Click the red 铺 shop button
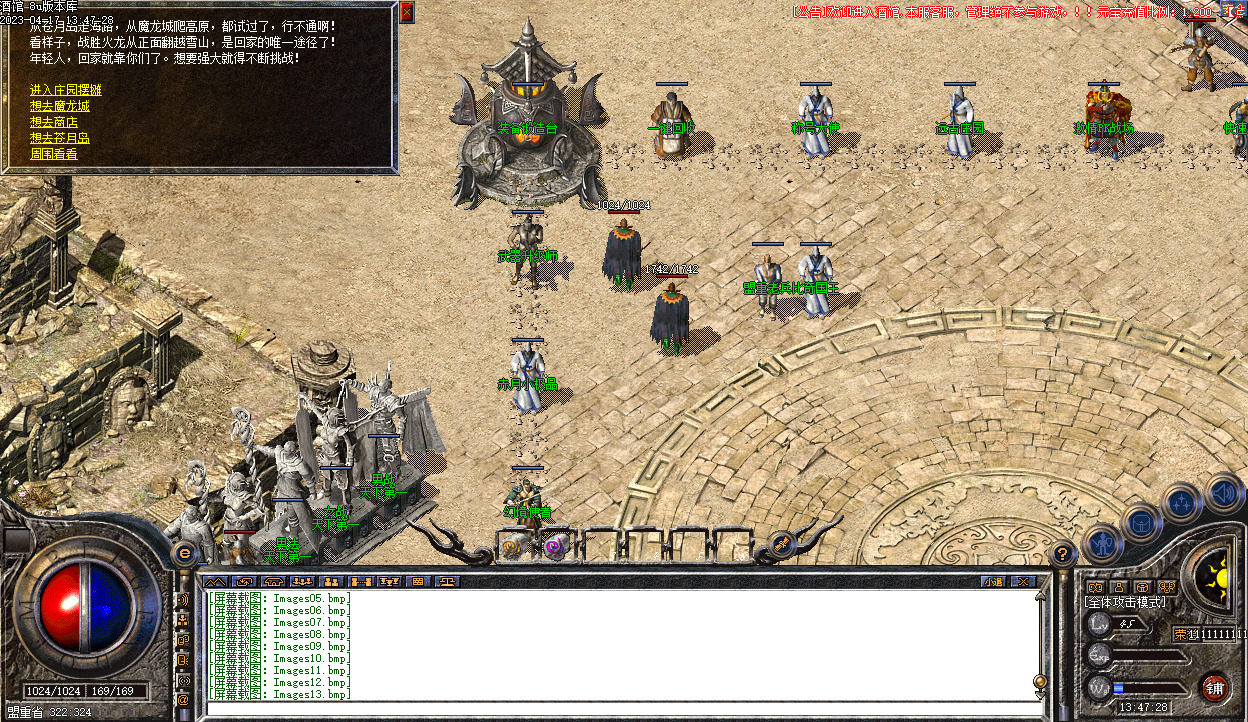The width and height of the screenshot is (1248, 722). (1214, 687)
